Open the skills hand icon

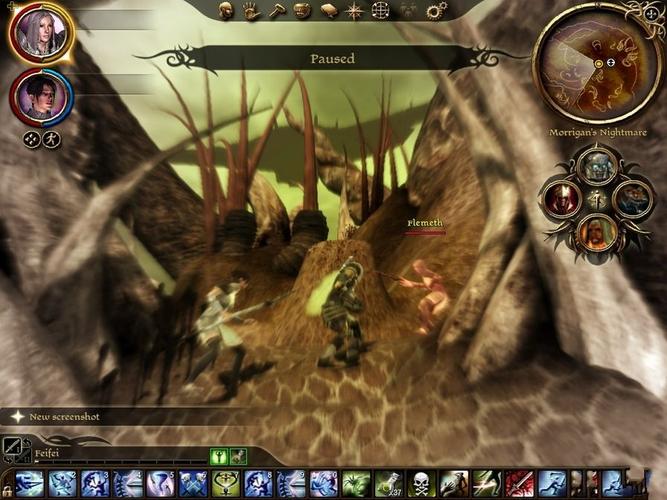[x=250, y=11]
